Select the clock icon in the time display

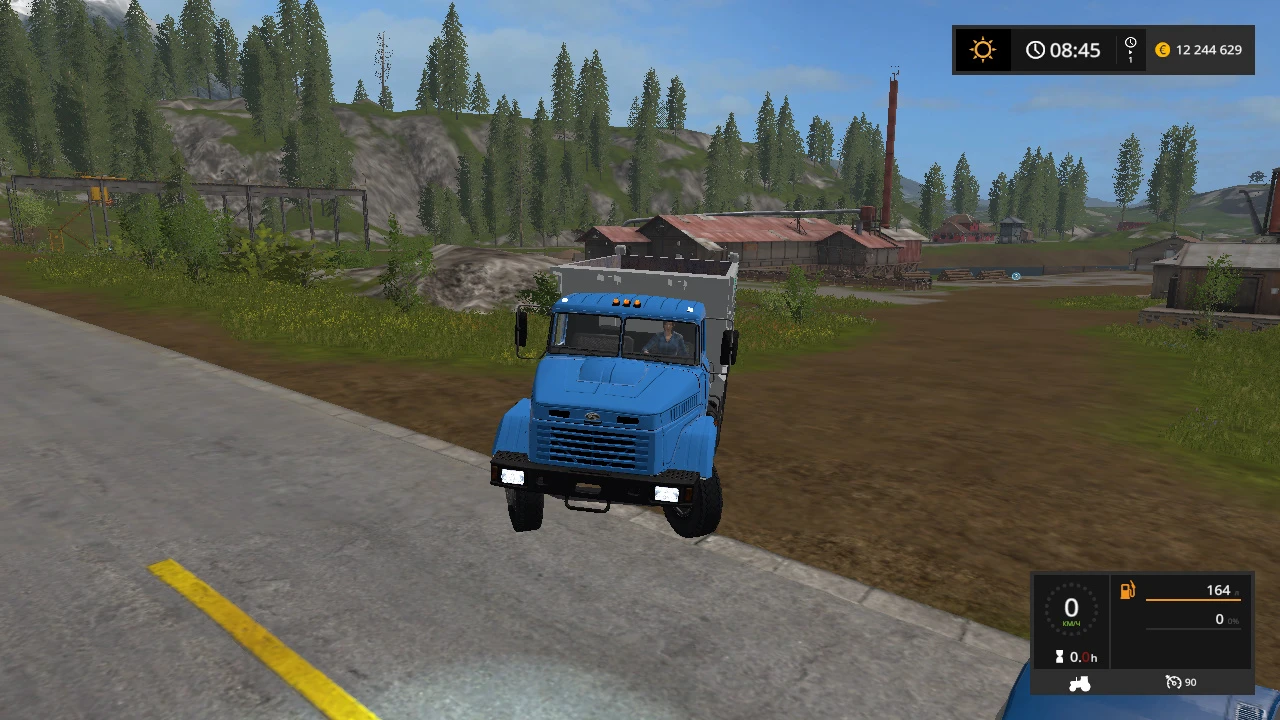click(x=1035, y=49)
